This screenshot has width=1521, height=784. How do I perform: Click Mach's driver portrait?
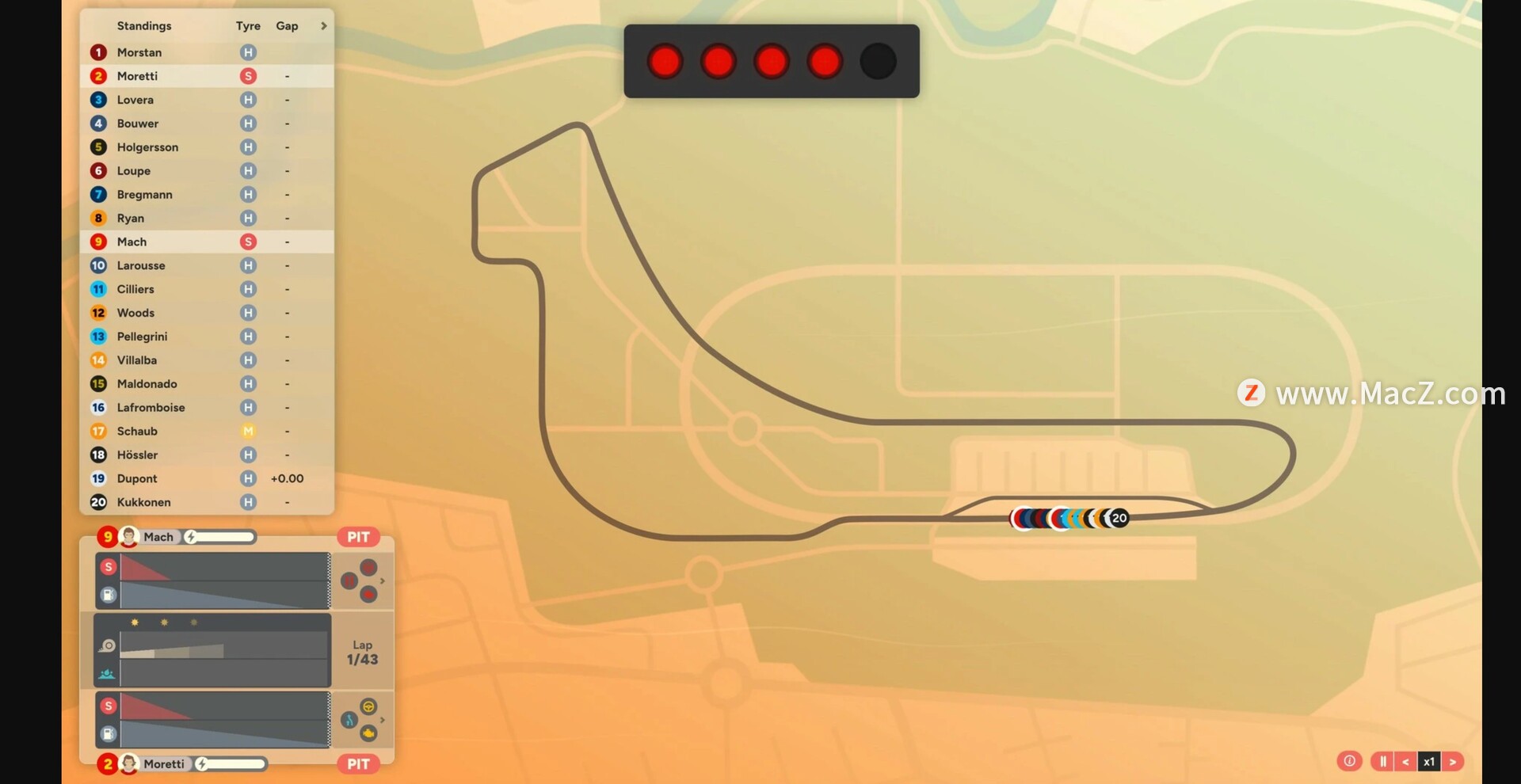[x=129, y=537]
